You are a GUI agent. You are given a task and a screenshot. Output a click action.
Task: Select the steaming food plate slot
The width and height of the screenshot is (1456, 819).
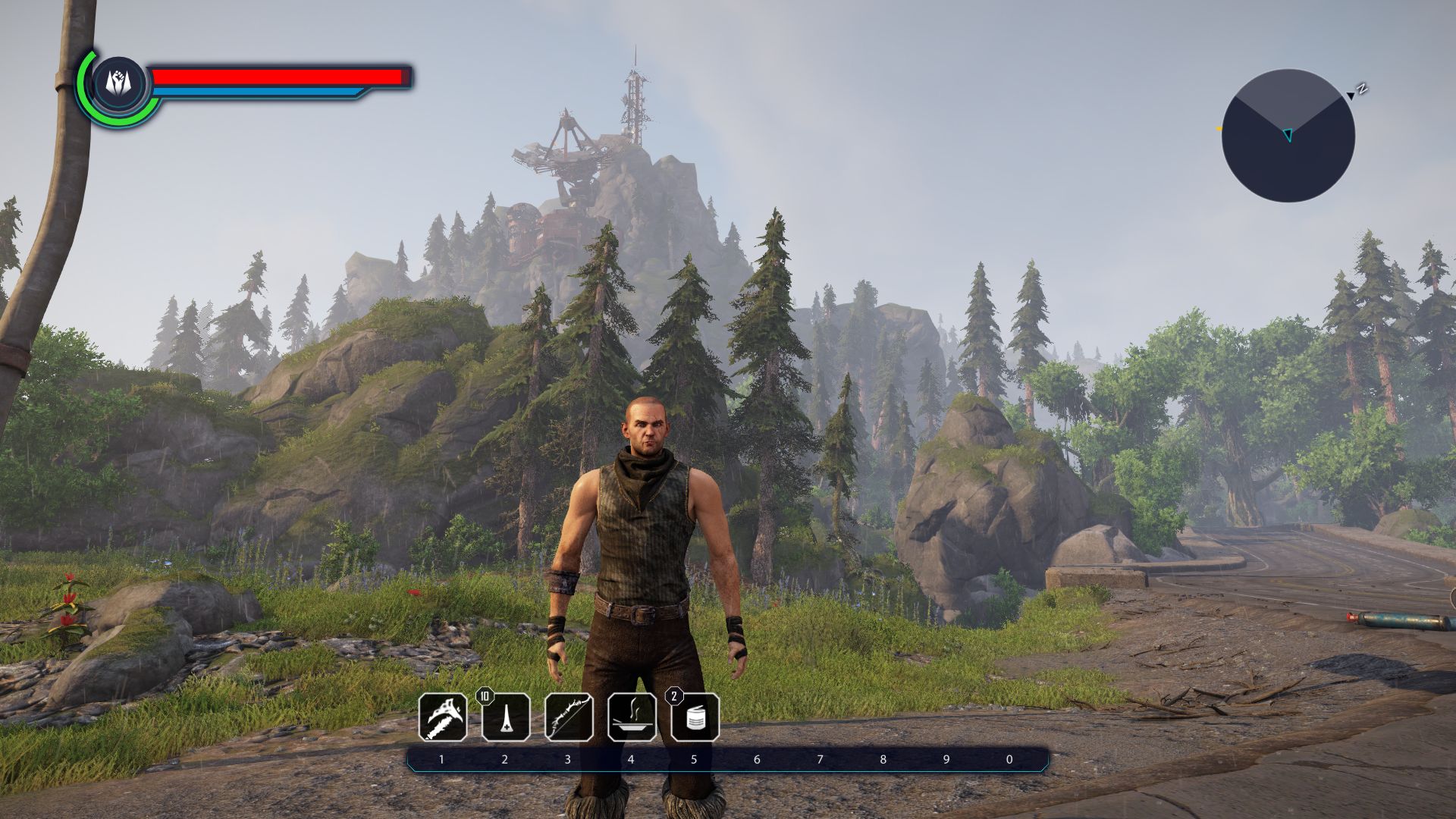coord(632,717)
